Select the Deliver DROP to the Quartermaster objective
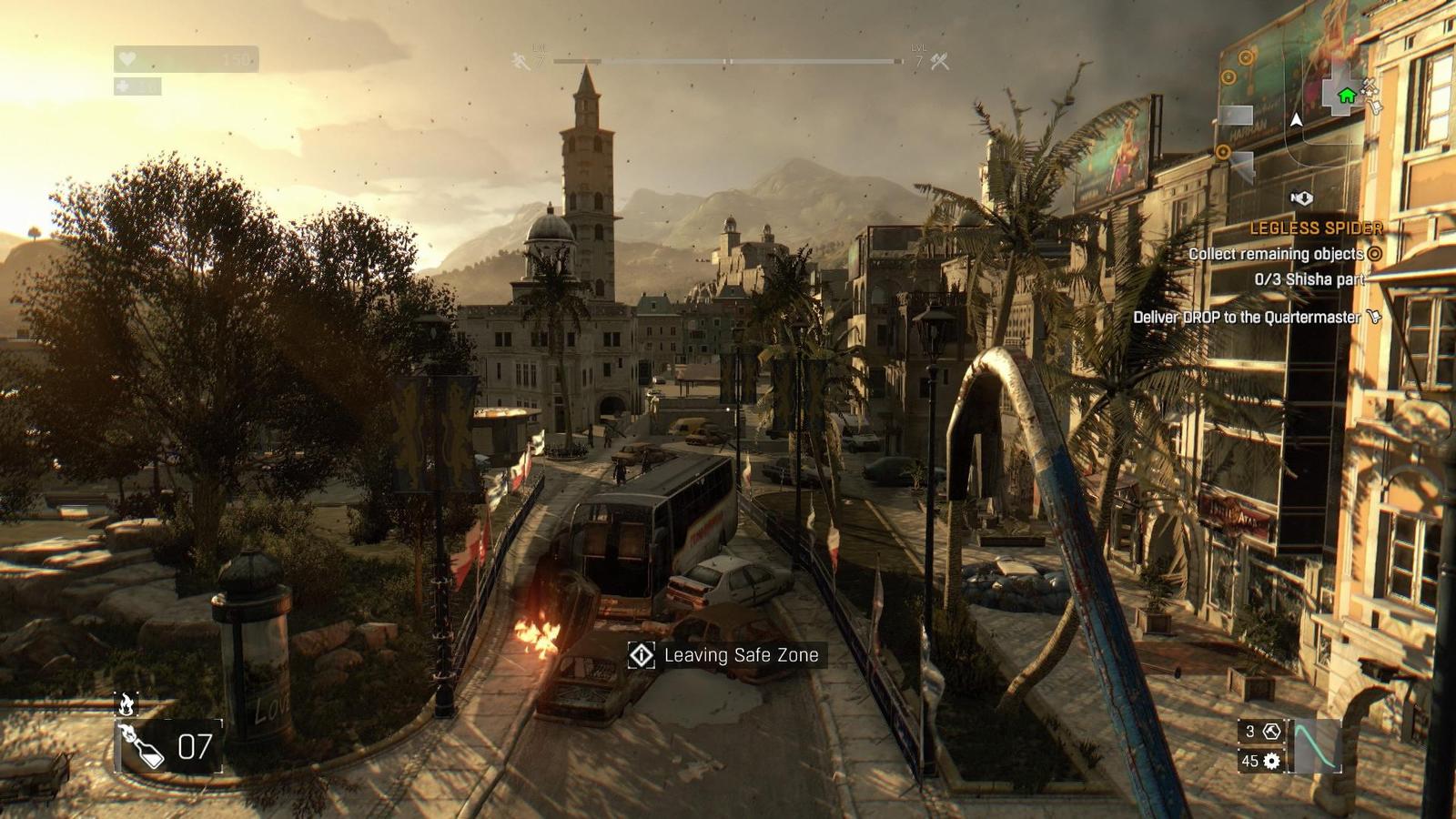Image resolution: width=1456 pixels, height=819 pixels. tap(1247, 318)
